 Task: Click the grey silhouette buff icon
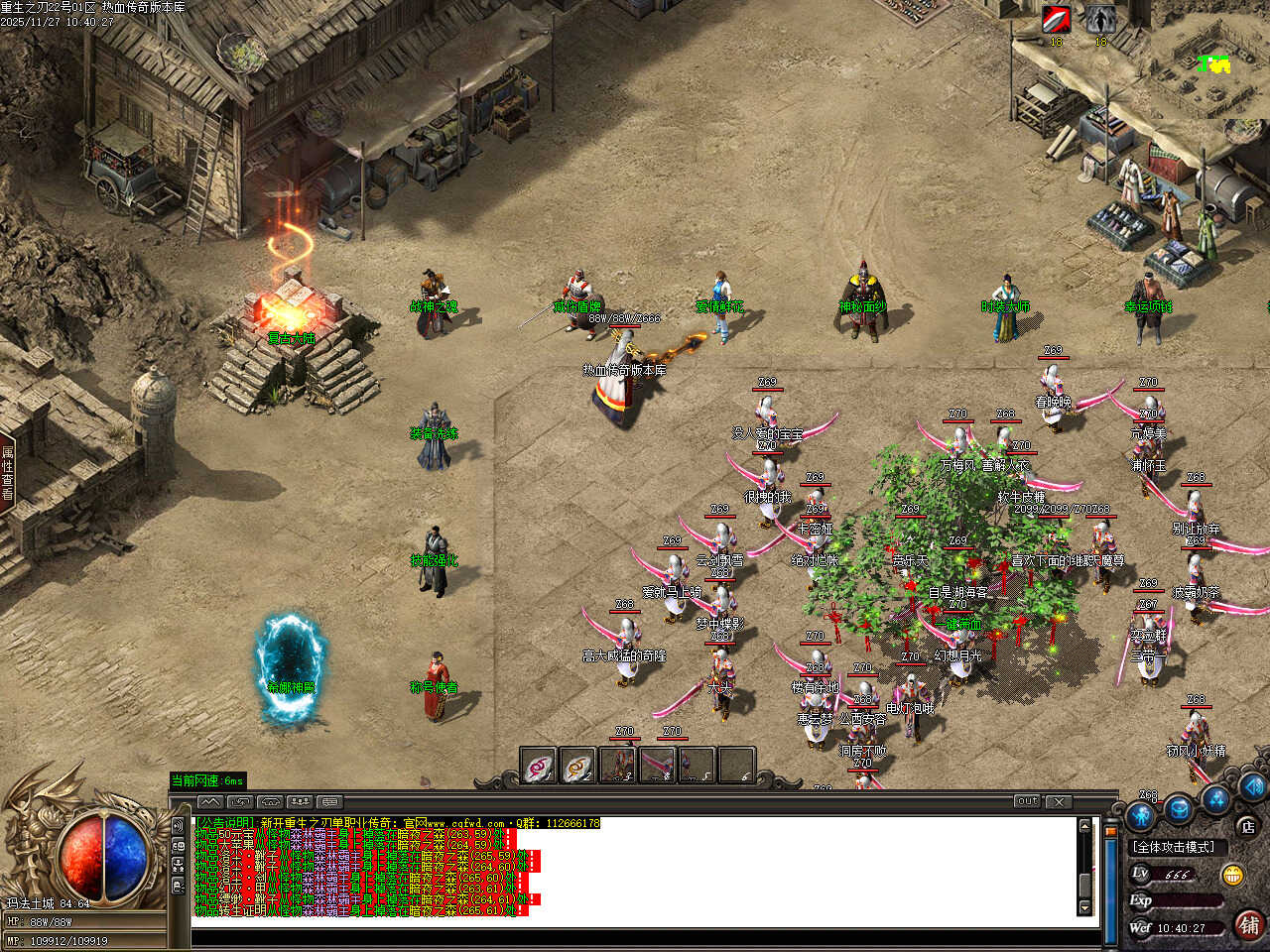pos(1099,20)
